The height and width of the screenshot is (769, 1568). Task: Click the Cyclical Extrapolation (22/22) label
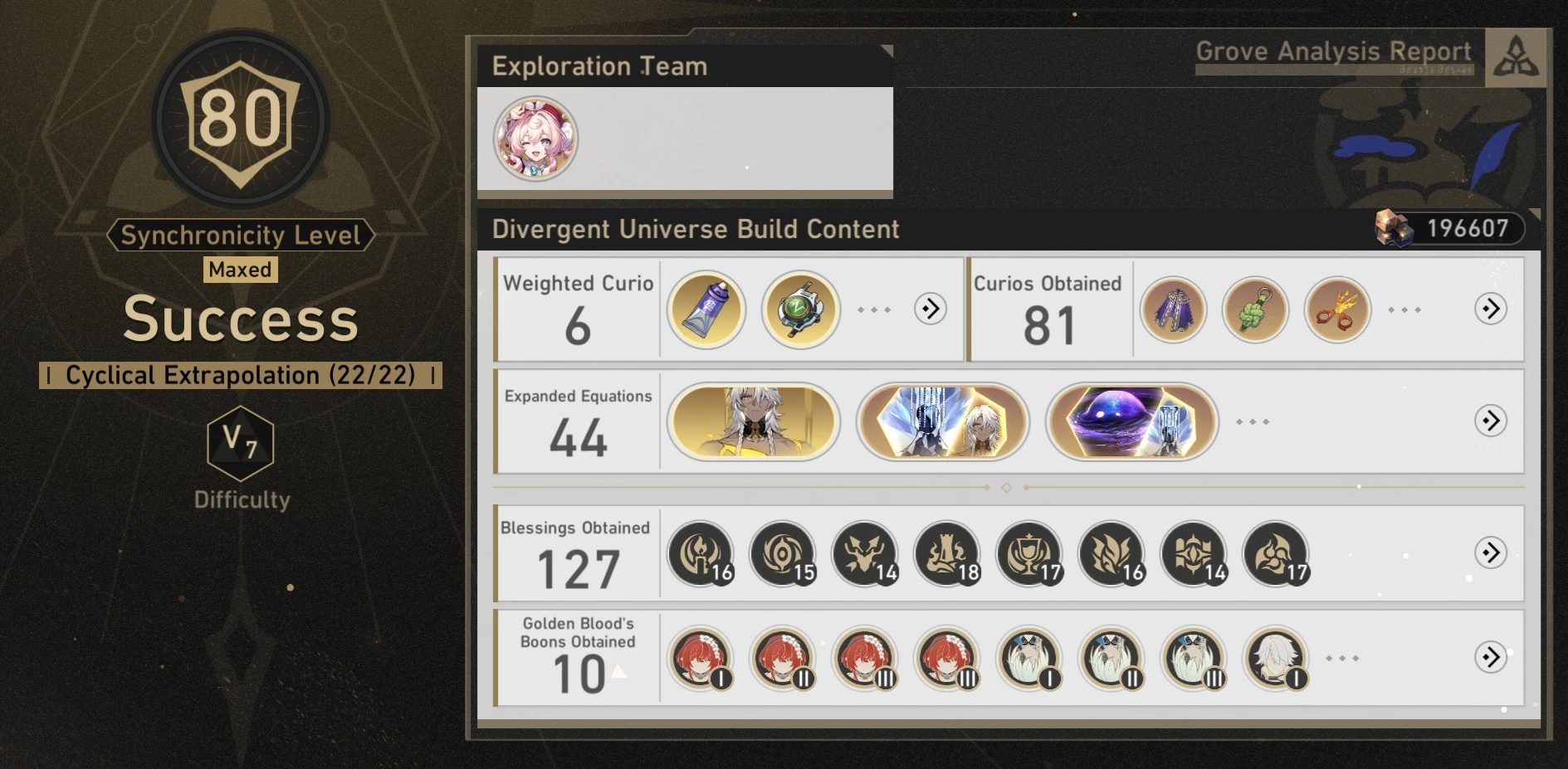point(240,375)
